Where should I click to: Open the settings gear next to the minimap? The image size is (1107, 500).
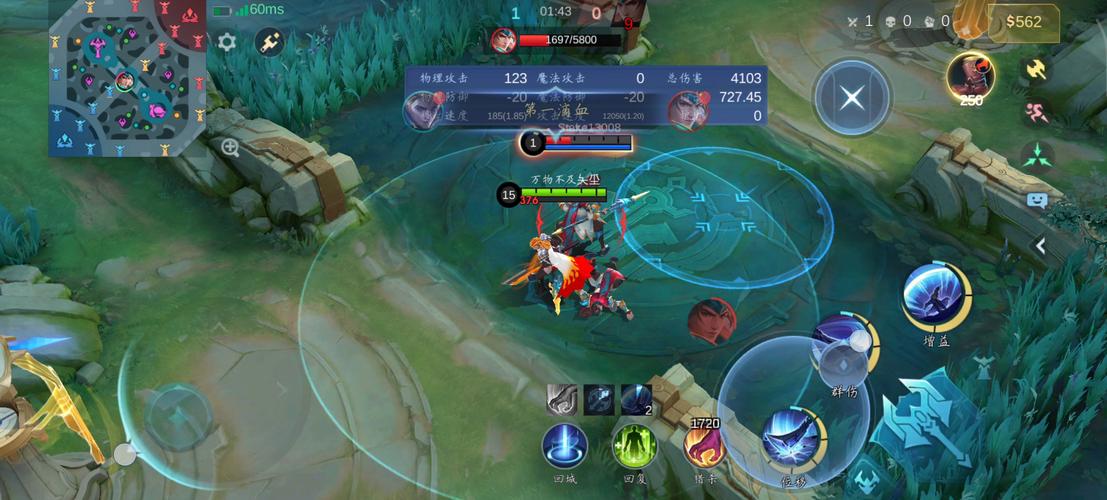[227, 42]
